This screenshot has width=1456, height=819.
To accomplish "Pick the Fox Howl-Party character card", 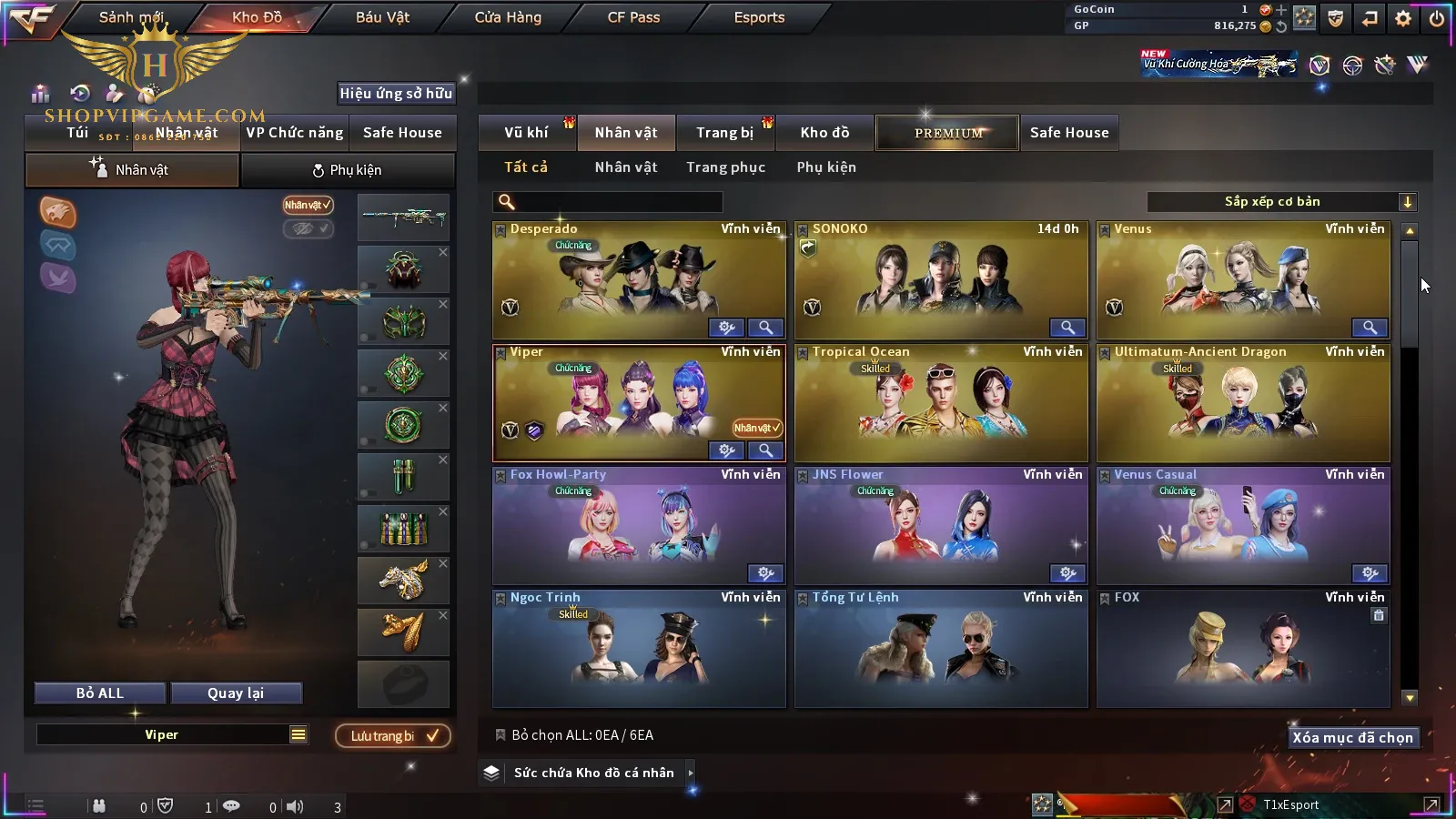I will (x=639, y=526).
